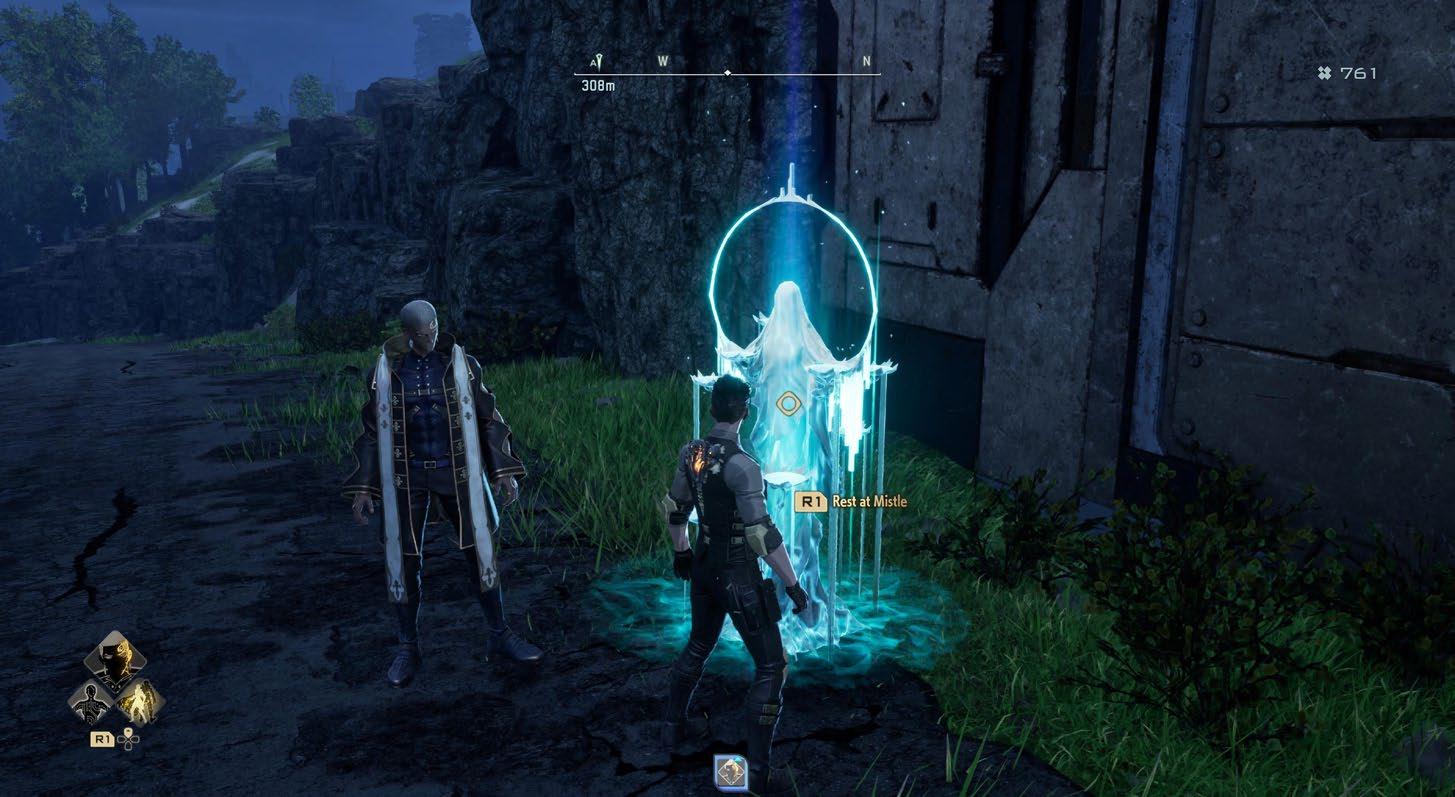Click the gold interaction marker on the Mistle
The width and height of the screenshot is (1455, 797).
(x=789, y=404)
